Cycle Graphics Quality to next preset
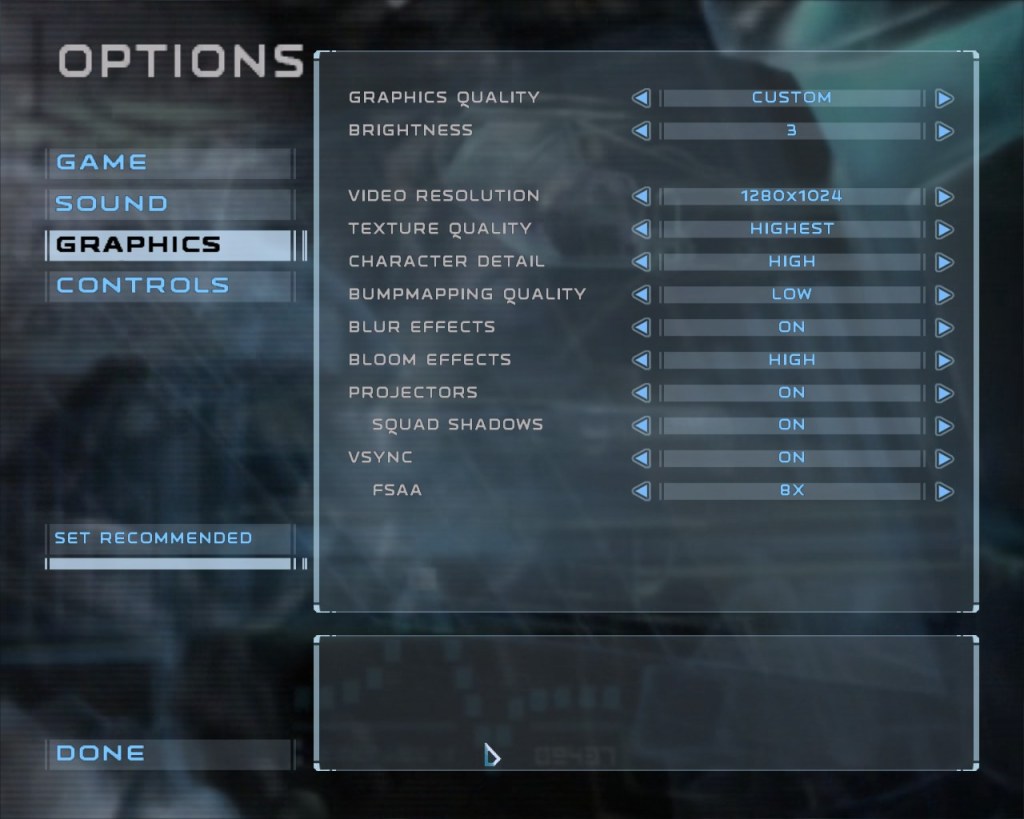The image size is (1024, 819). click(x=943, y=98)
